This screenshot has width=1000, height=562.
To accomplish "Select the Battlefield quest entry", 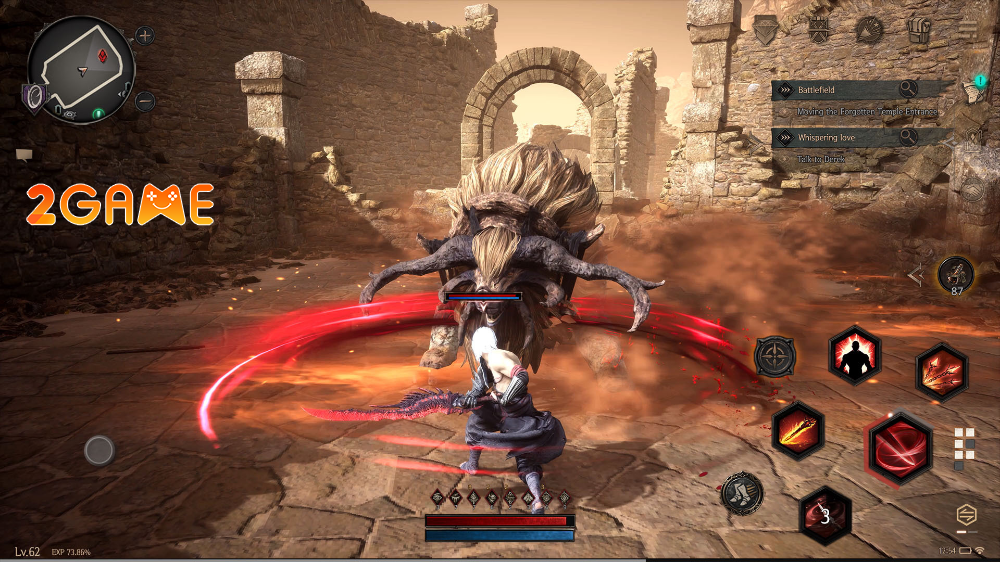I will (840, 89).
